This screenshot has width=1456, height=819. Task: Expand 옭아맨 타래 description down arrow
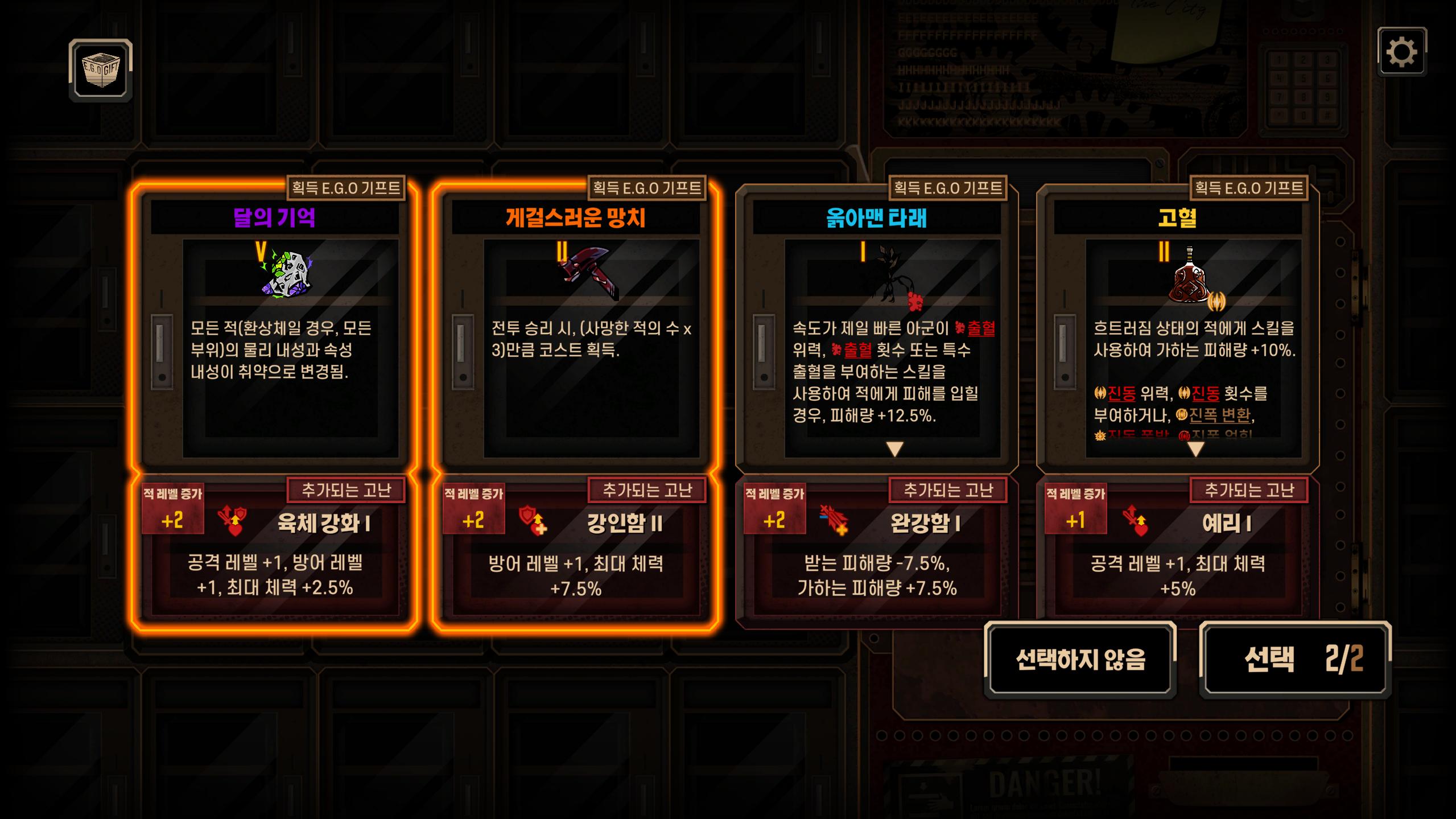(894, 450)
